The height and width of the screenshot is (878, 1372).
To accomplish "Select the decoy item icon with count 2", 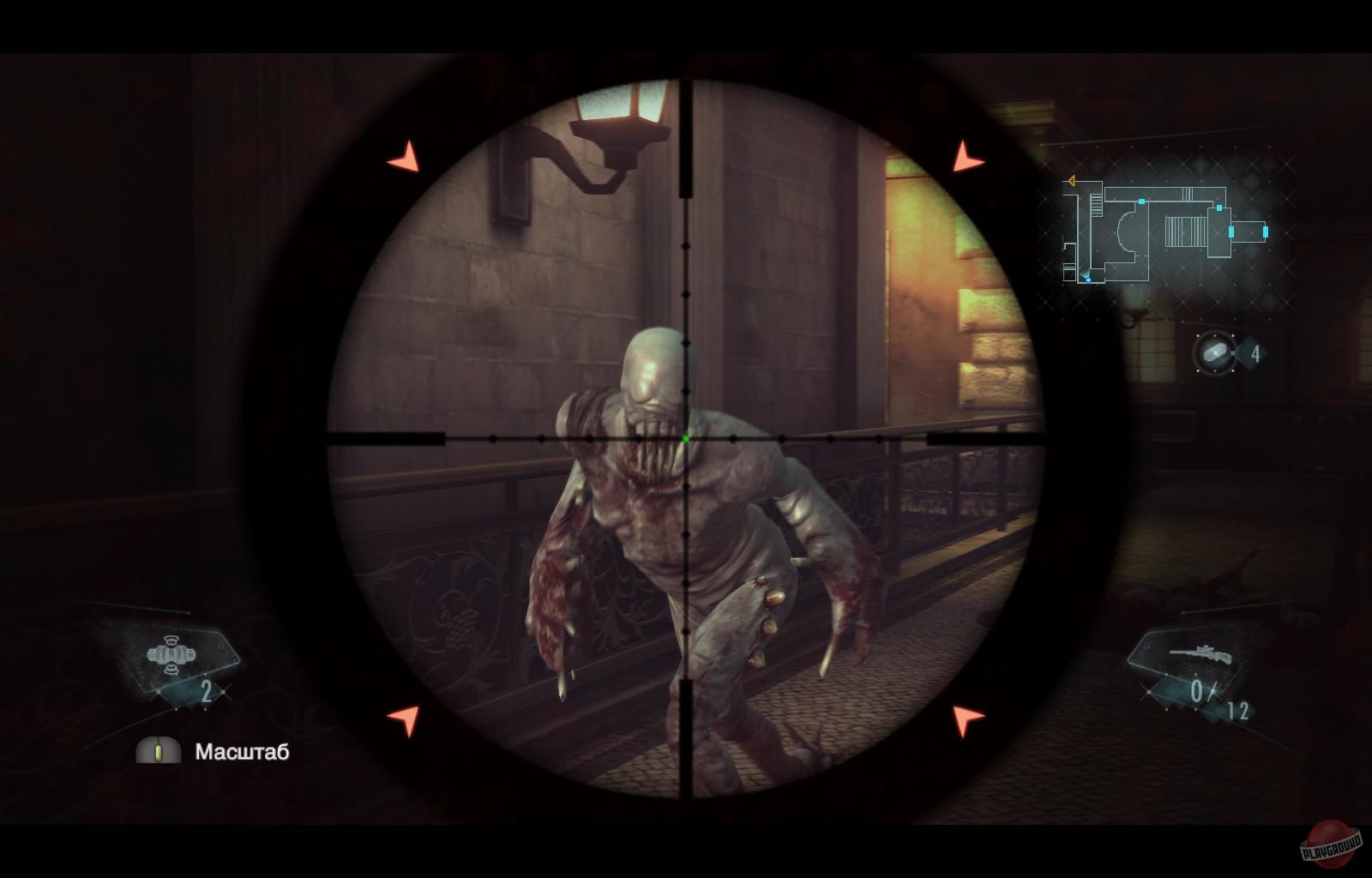I will pos(171,655).
